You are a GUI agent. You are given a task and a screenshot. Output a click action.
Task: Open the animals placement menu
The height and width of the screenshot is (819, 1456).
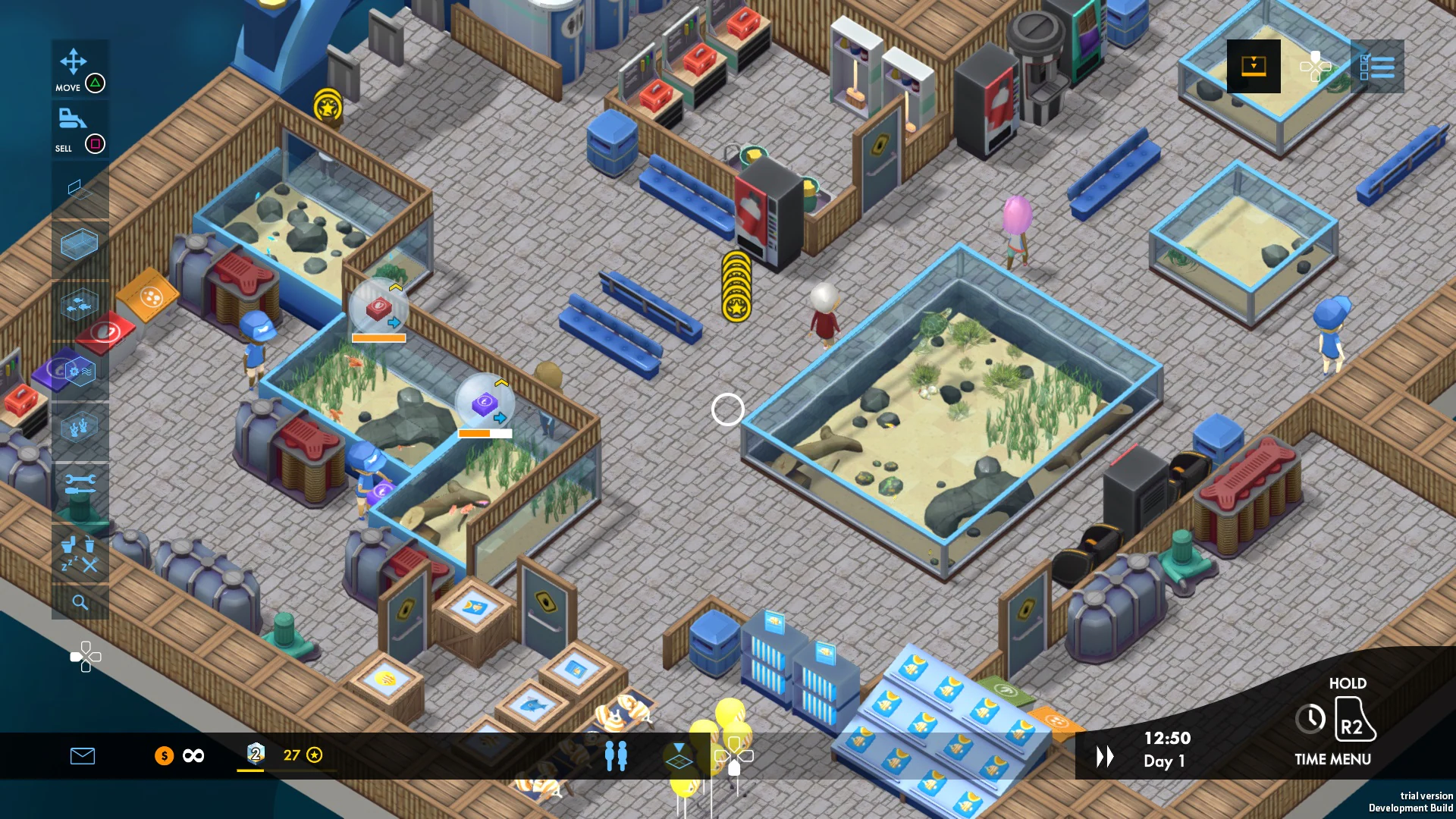[80, 305]
